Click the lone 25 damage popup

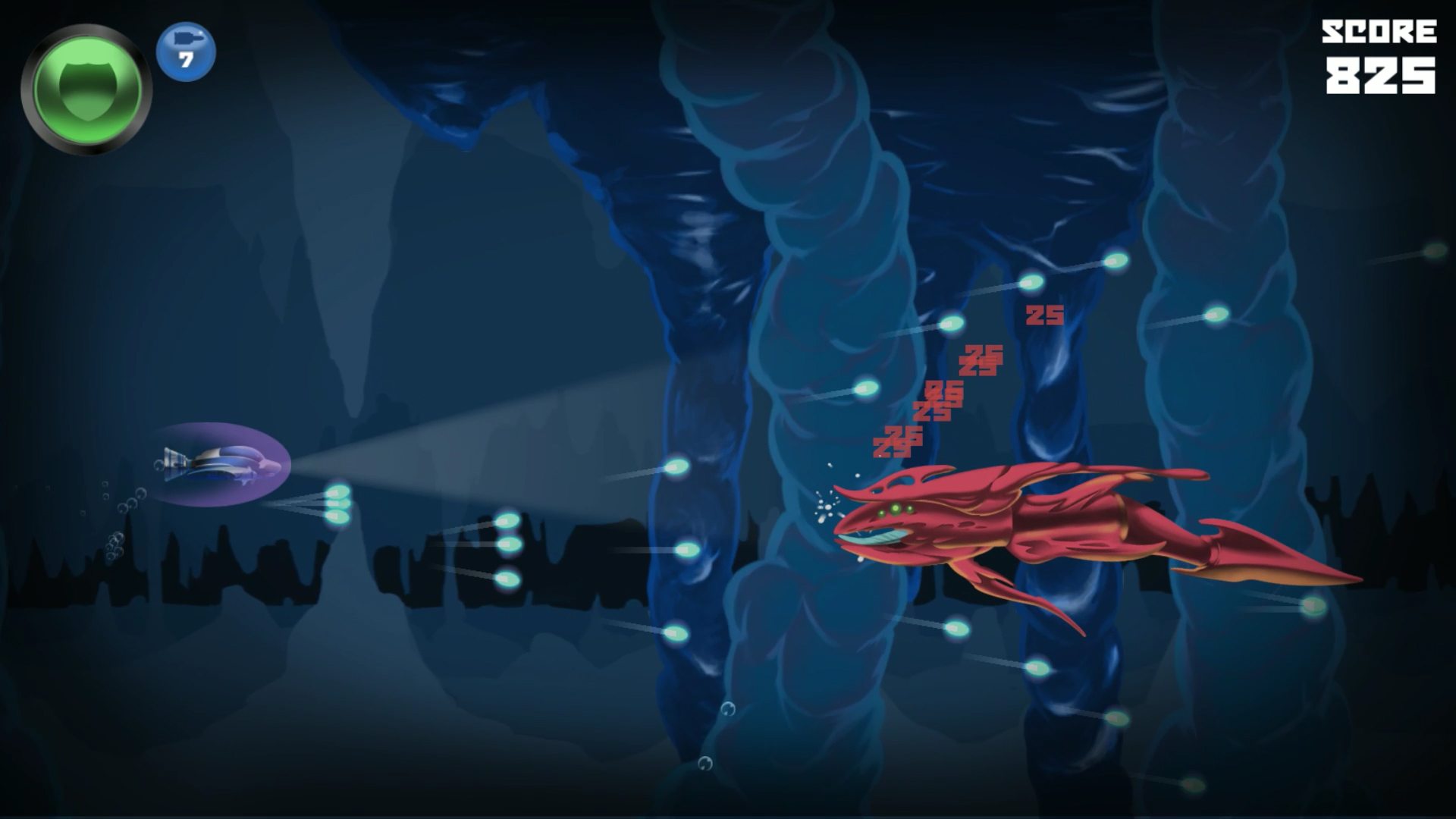point(1044,316)
